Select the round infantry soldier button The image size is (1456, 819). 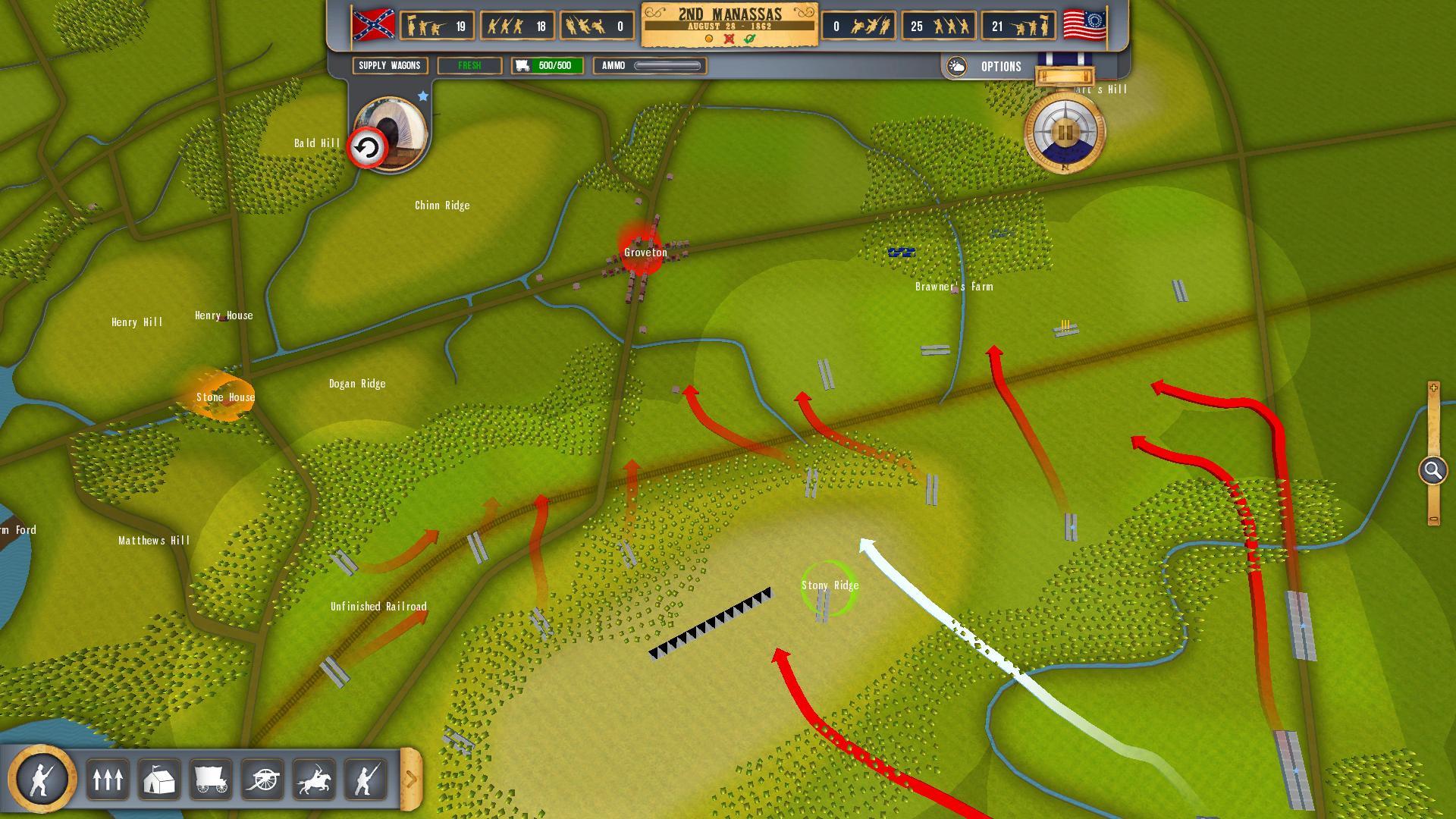42,778
